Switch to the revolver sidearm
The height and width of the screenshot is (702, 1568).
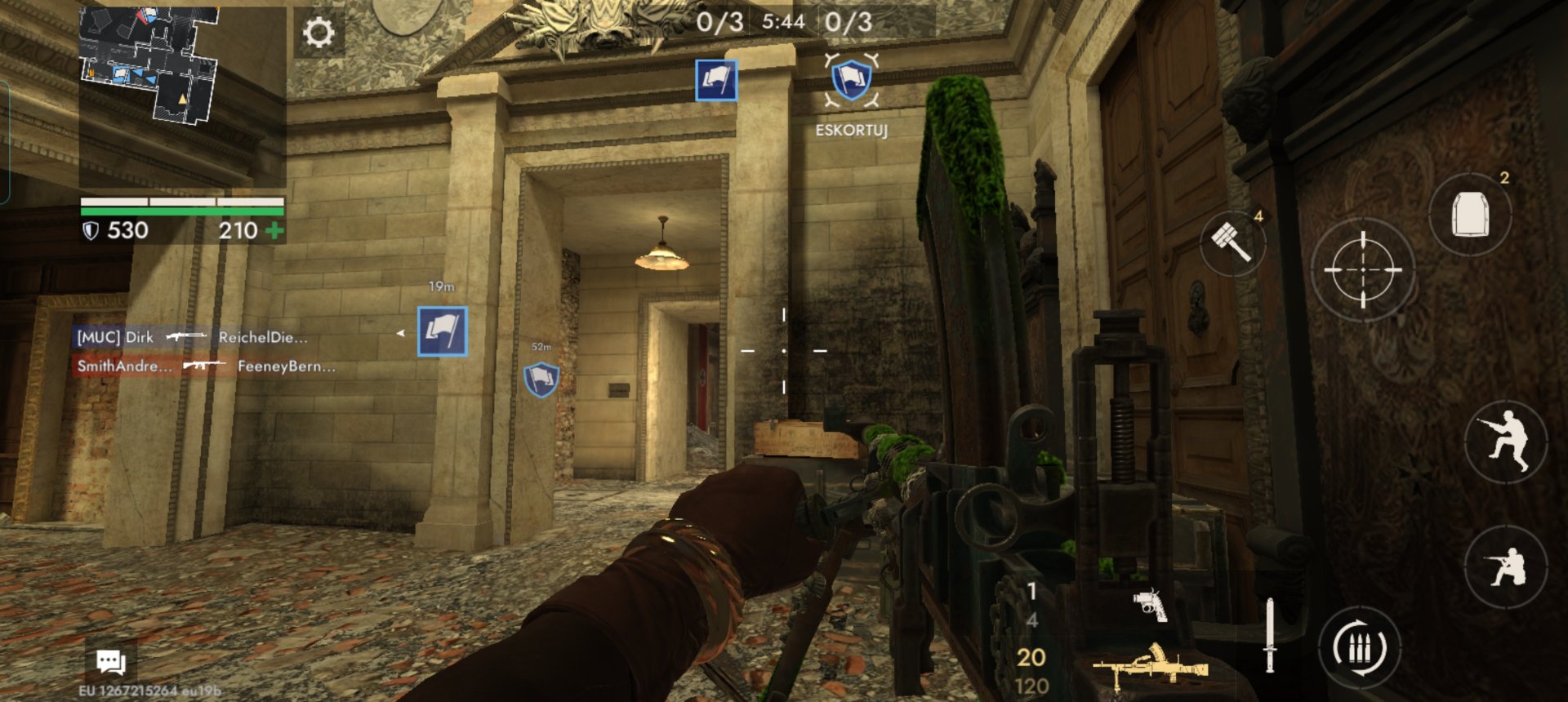(1151, 604)
